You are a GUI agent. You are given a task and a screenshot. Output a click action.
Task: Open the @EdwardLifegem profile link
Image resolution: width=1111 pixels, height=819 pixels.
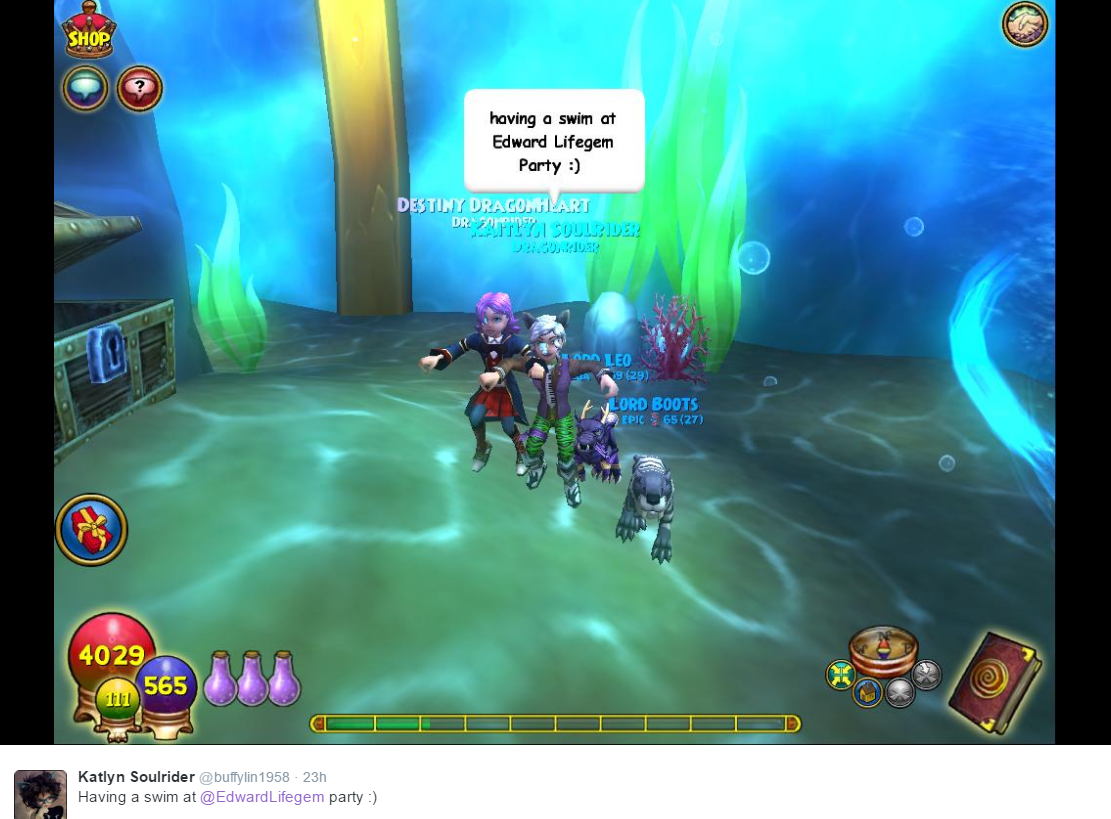(262, 797)
